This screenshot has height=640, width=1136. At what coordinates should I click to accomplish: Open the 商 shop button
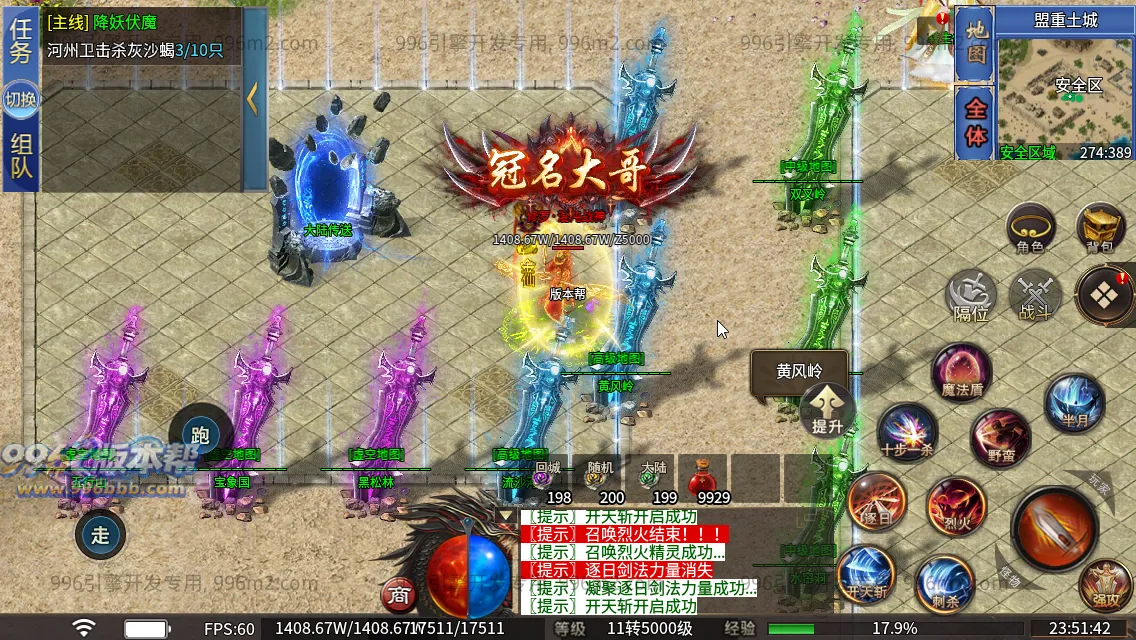point(399,596)
